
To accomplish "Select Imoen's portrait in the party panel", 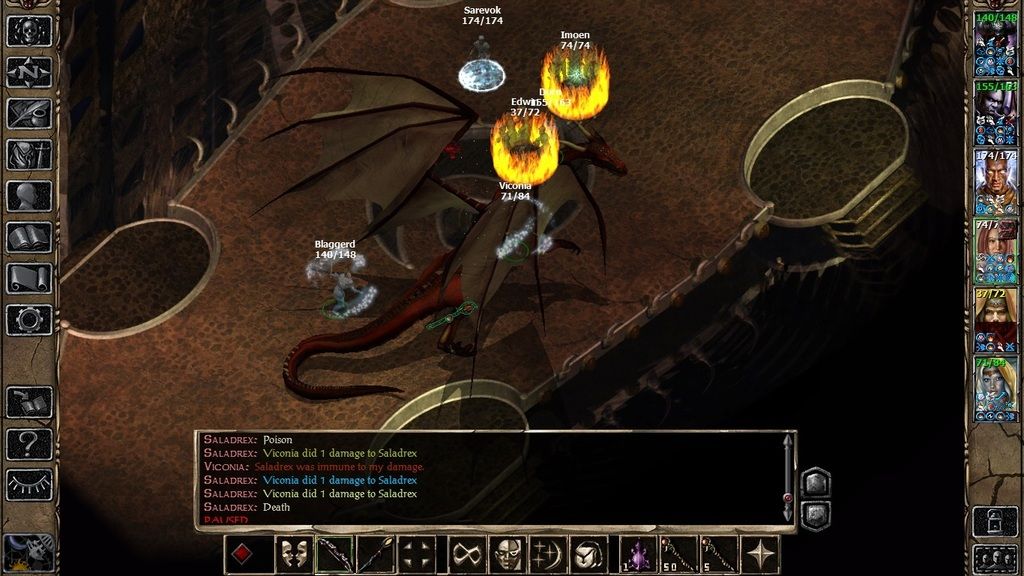I will 995,251.
